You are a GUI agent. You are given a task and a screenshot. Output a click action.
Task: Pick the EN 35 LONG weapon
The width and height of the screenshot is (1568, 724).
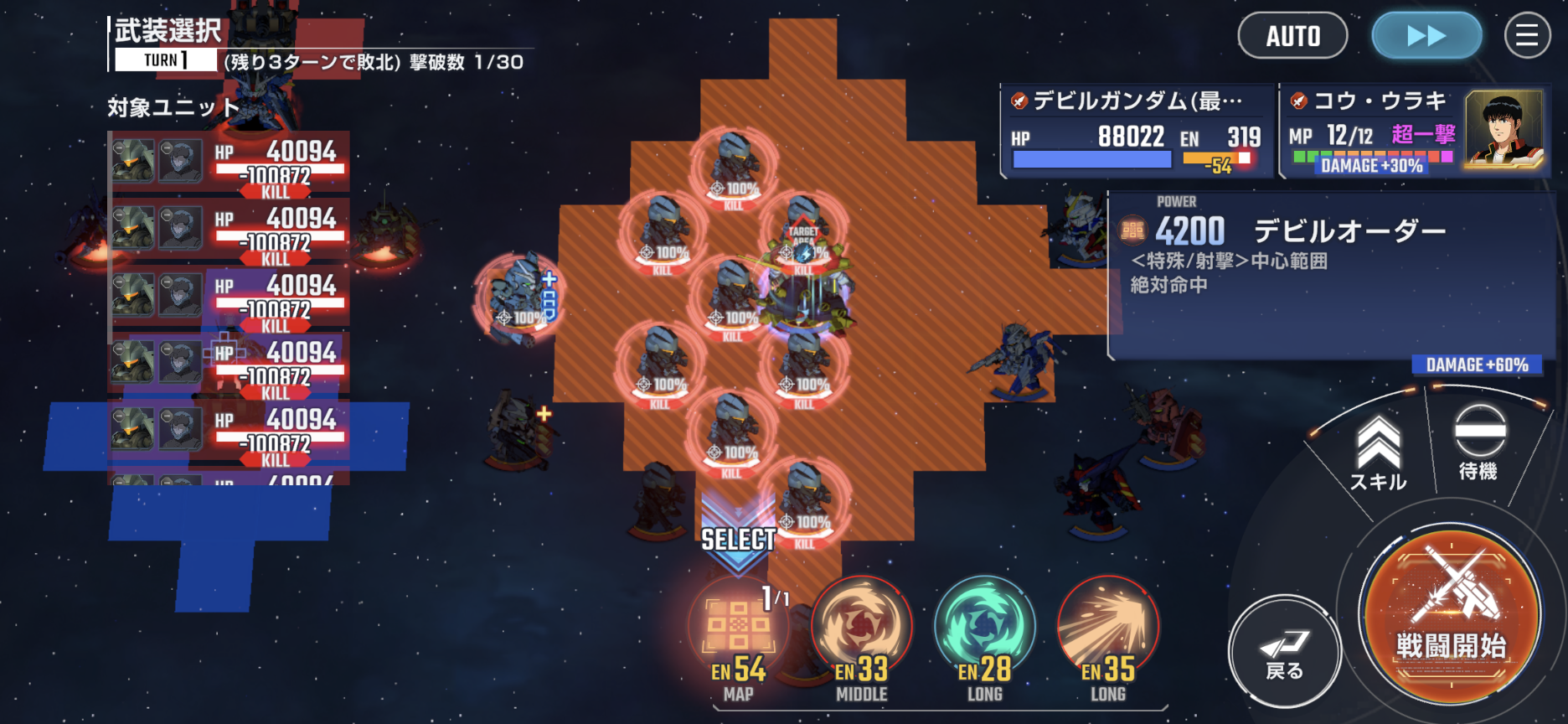(x=1107, y=635)
